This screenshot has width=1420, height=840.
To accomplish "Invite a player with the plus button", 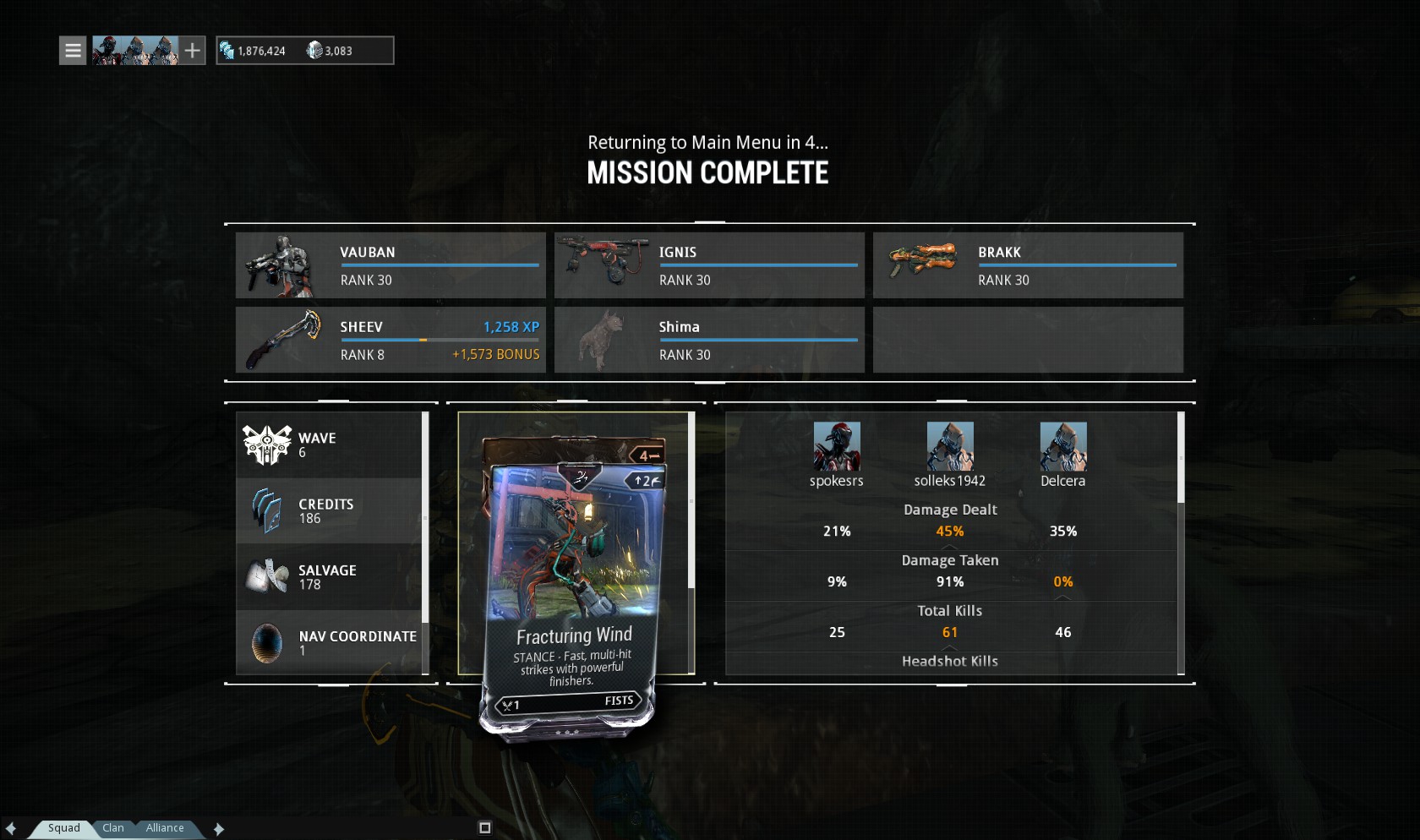I will pyautogui.click(x=193, y=51).
